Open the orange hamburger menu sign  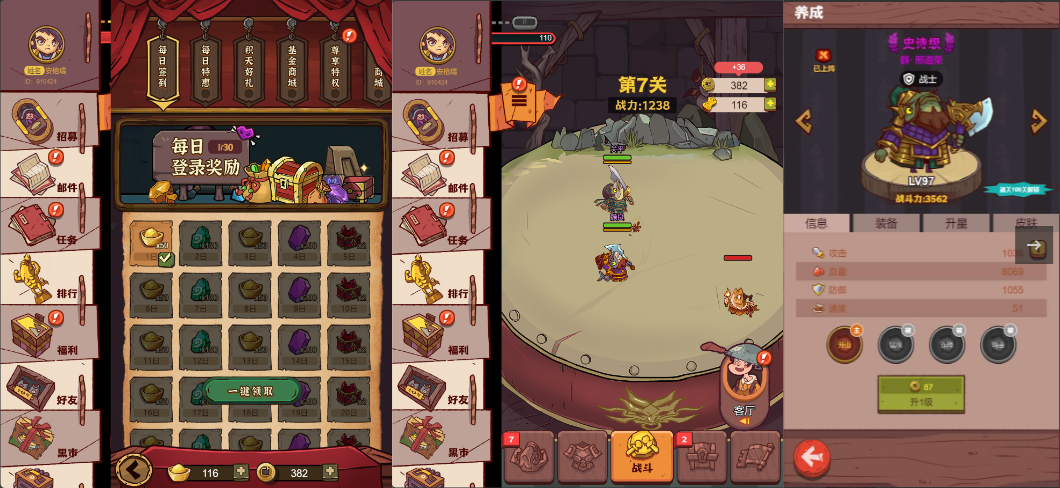coord(521,99)
